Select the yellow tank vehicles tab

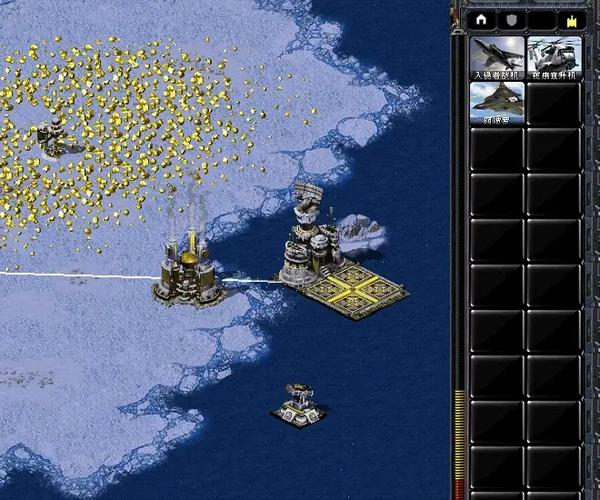coord(572,19)
